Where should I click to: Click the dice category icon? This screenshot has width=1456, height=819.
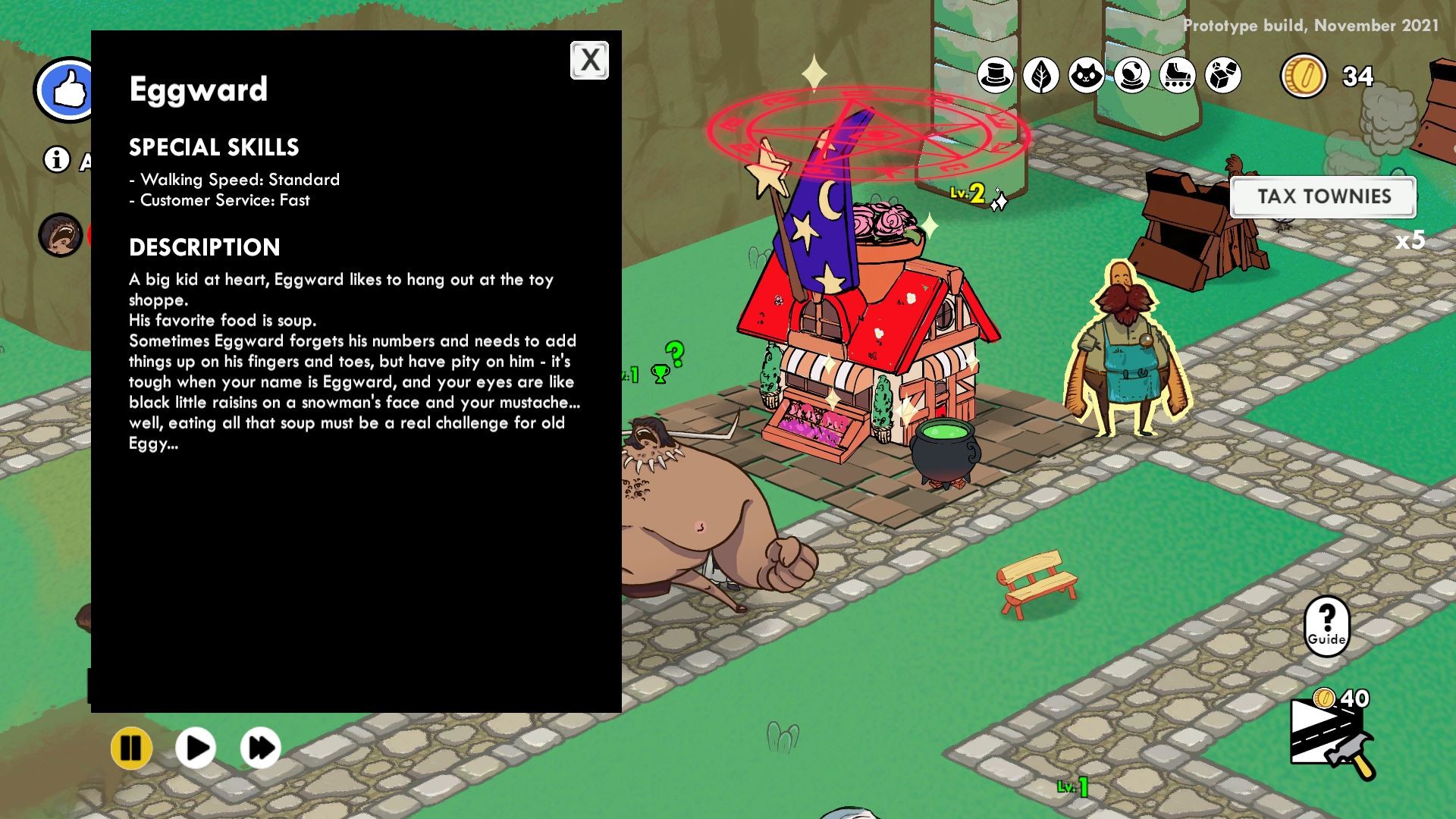pyautogui.click(x=1222, y=76)
